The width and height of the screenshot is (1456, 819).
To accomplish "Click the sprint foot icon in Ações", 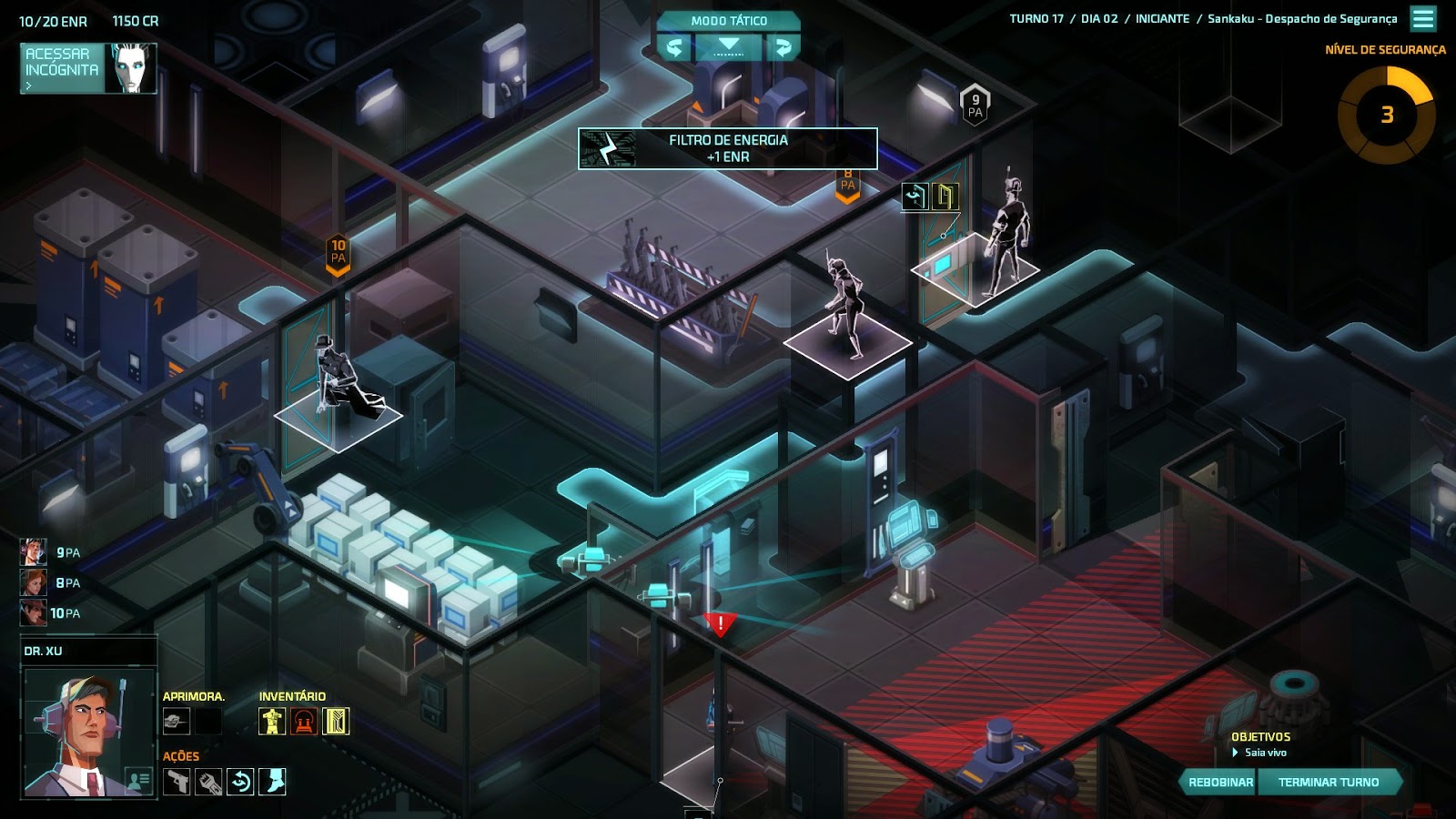I will click(x=270, y=782).
